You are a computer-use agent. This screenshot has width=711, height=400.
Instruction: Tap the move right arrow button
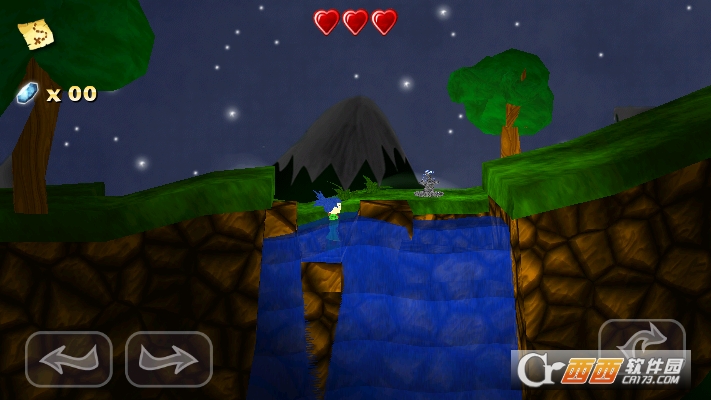click(168, 359)
